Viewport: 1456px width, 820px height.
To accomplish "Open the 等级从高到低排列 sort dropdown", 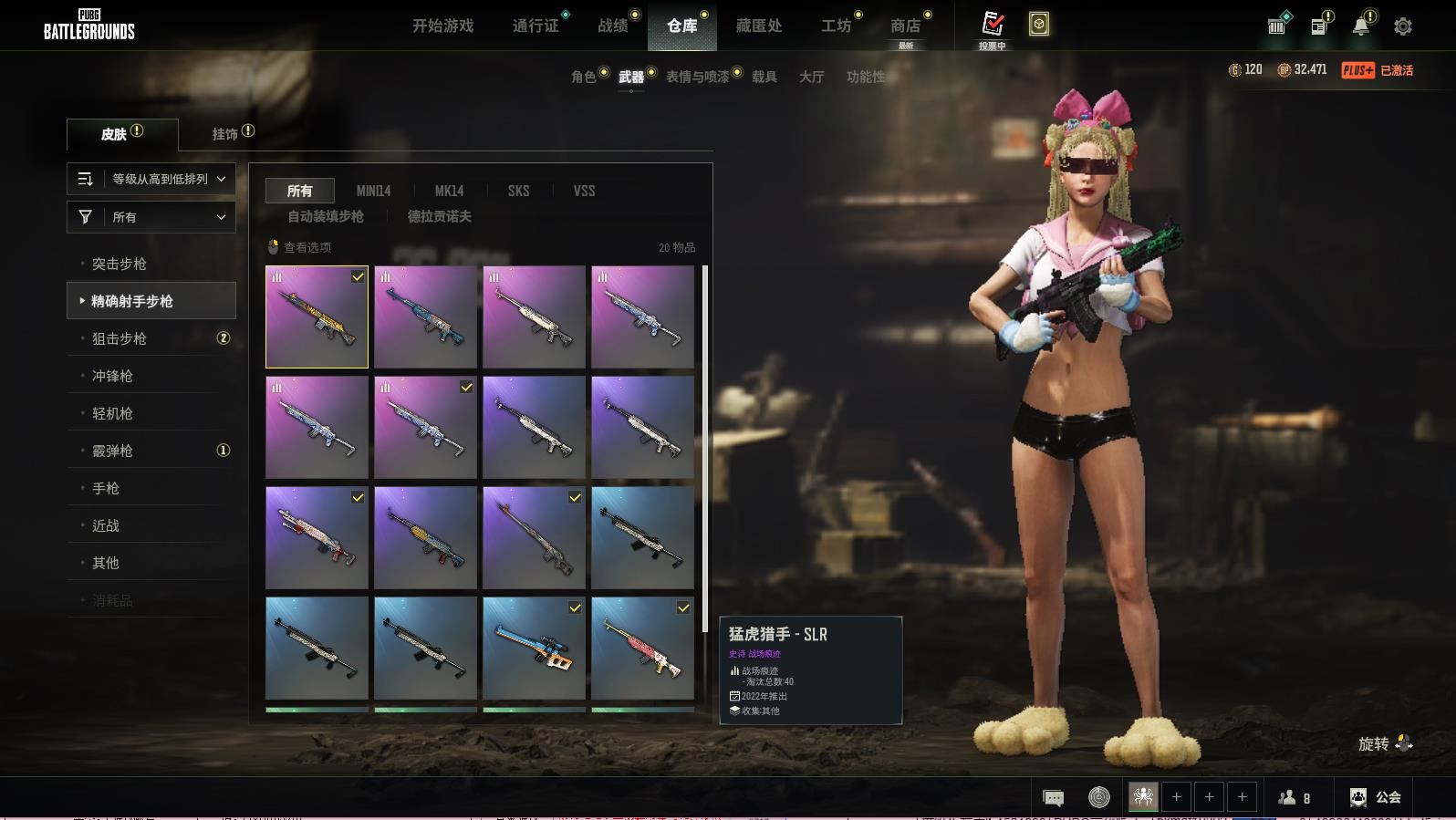I will tap(151, 179).
